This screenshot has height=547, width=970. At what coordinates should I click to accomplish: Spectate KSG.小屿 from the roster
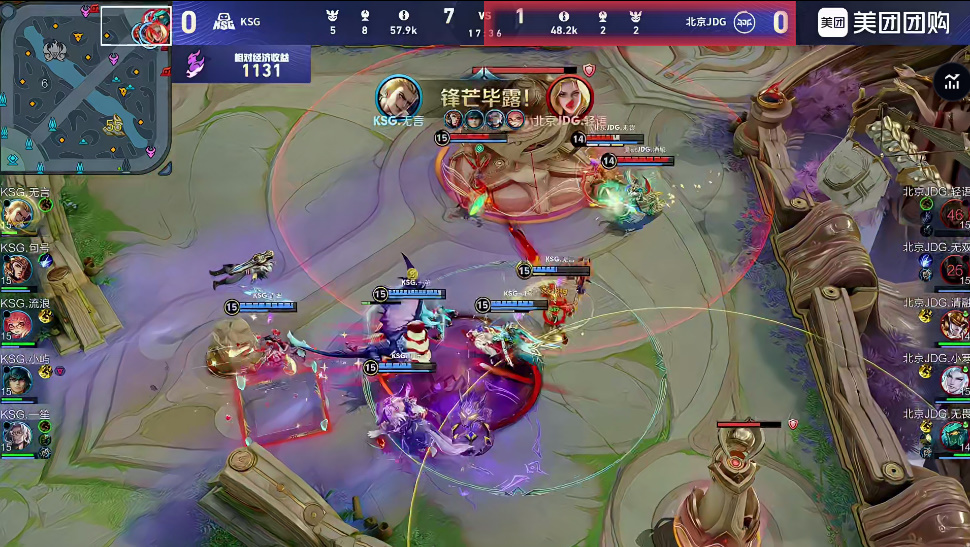coord(17,380)
